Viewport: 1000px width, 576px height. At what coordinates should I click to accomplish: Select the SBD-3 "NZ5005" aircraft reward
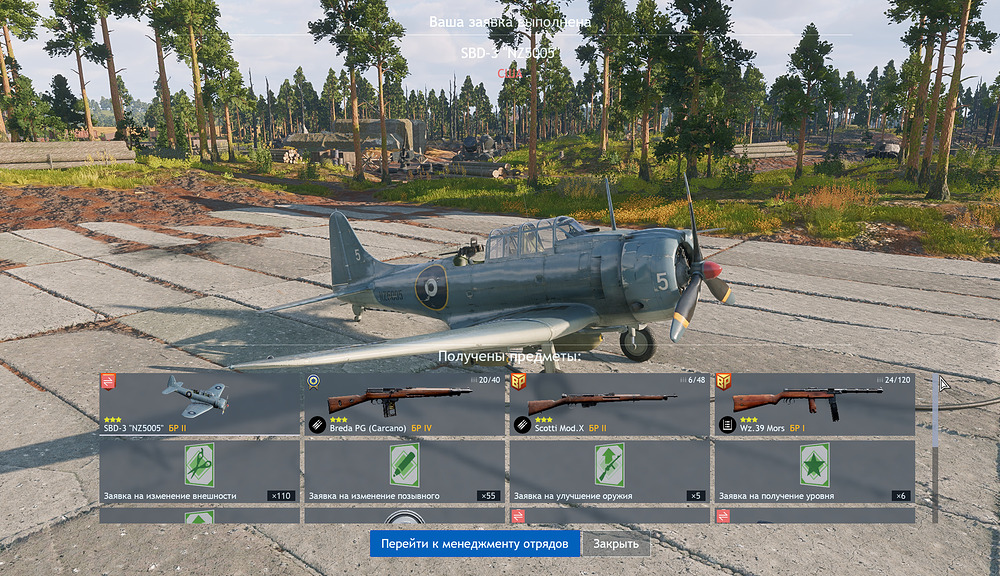click(x=200, y=404)
